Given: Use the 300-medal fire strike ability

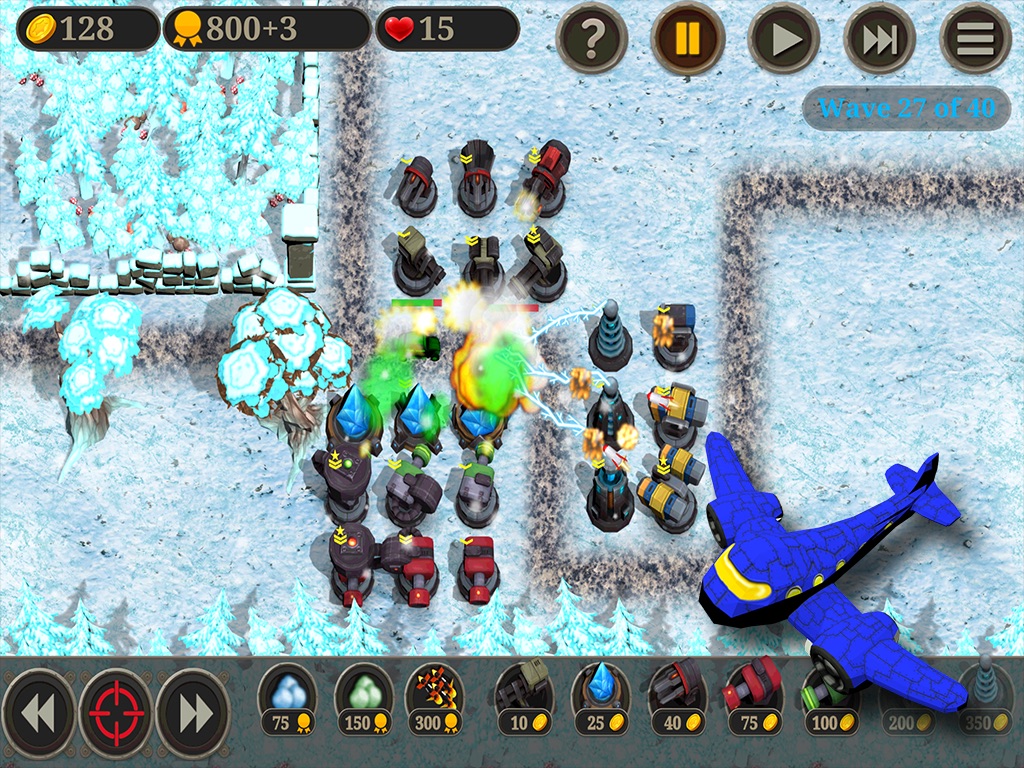Looking at the screenshot, I should pyautogui.click(x=435, y=698).
